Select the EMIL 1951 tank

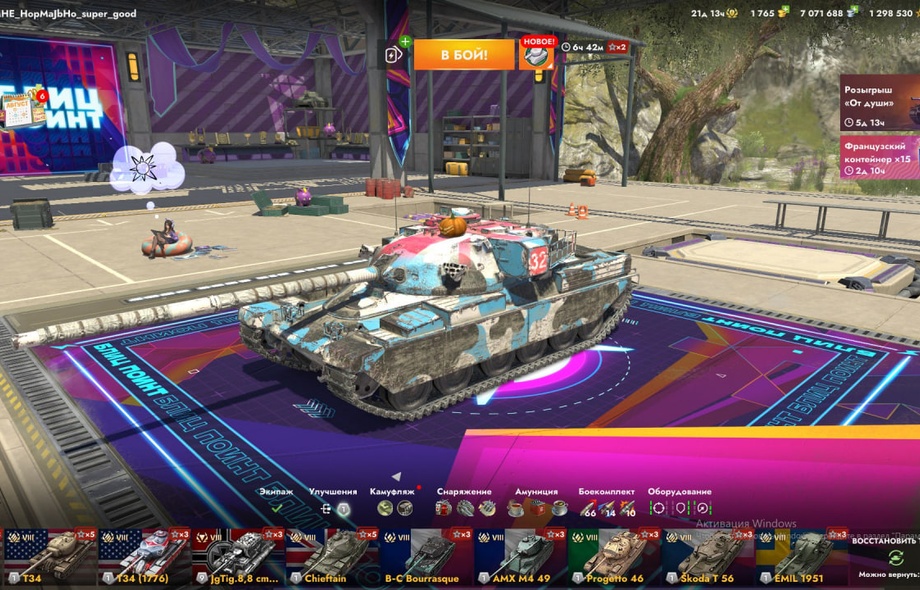[x=800, y=556]
